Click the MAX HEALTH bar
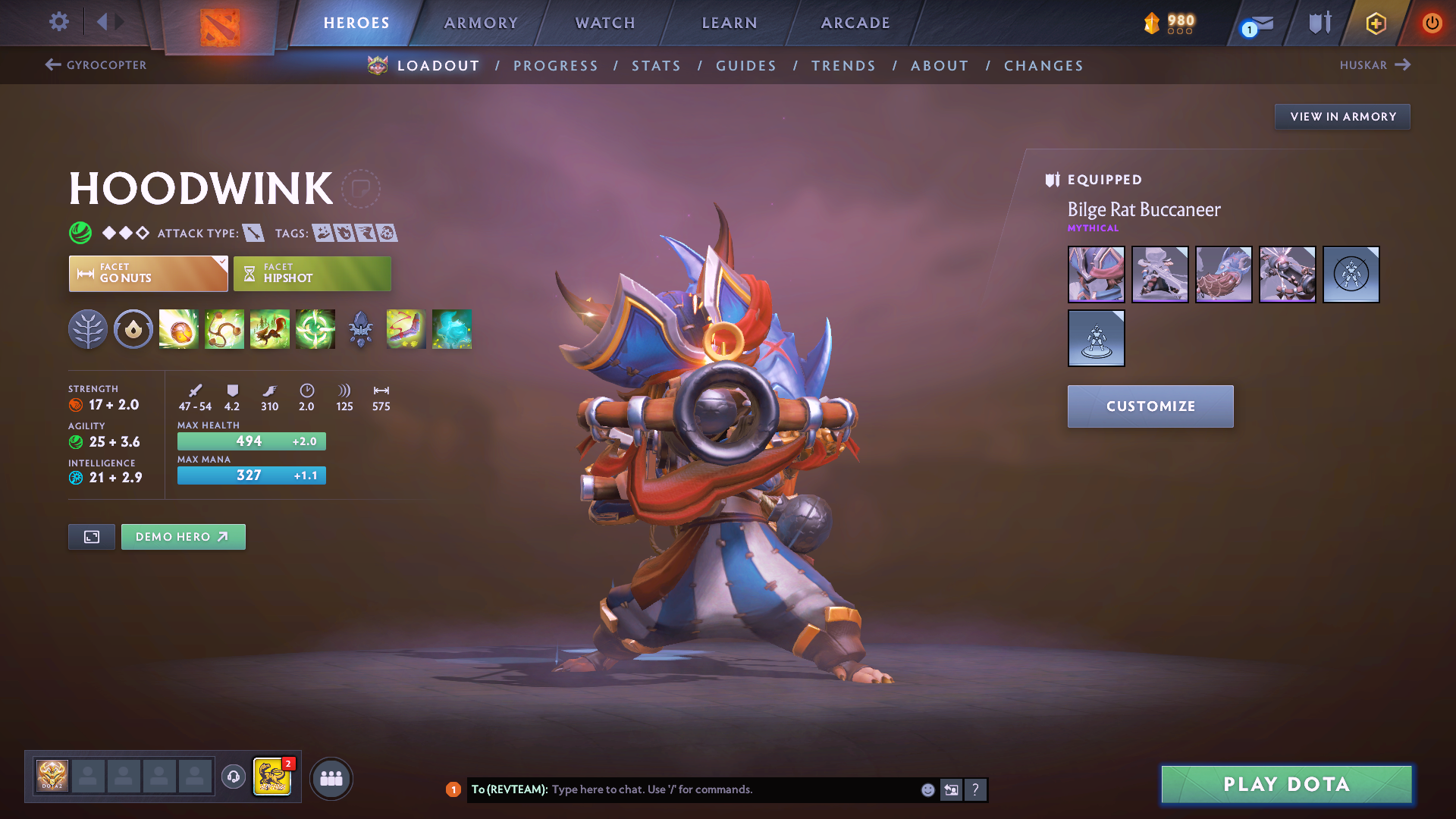The image size is (1456, 819). [x=251, y=441]
